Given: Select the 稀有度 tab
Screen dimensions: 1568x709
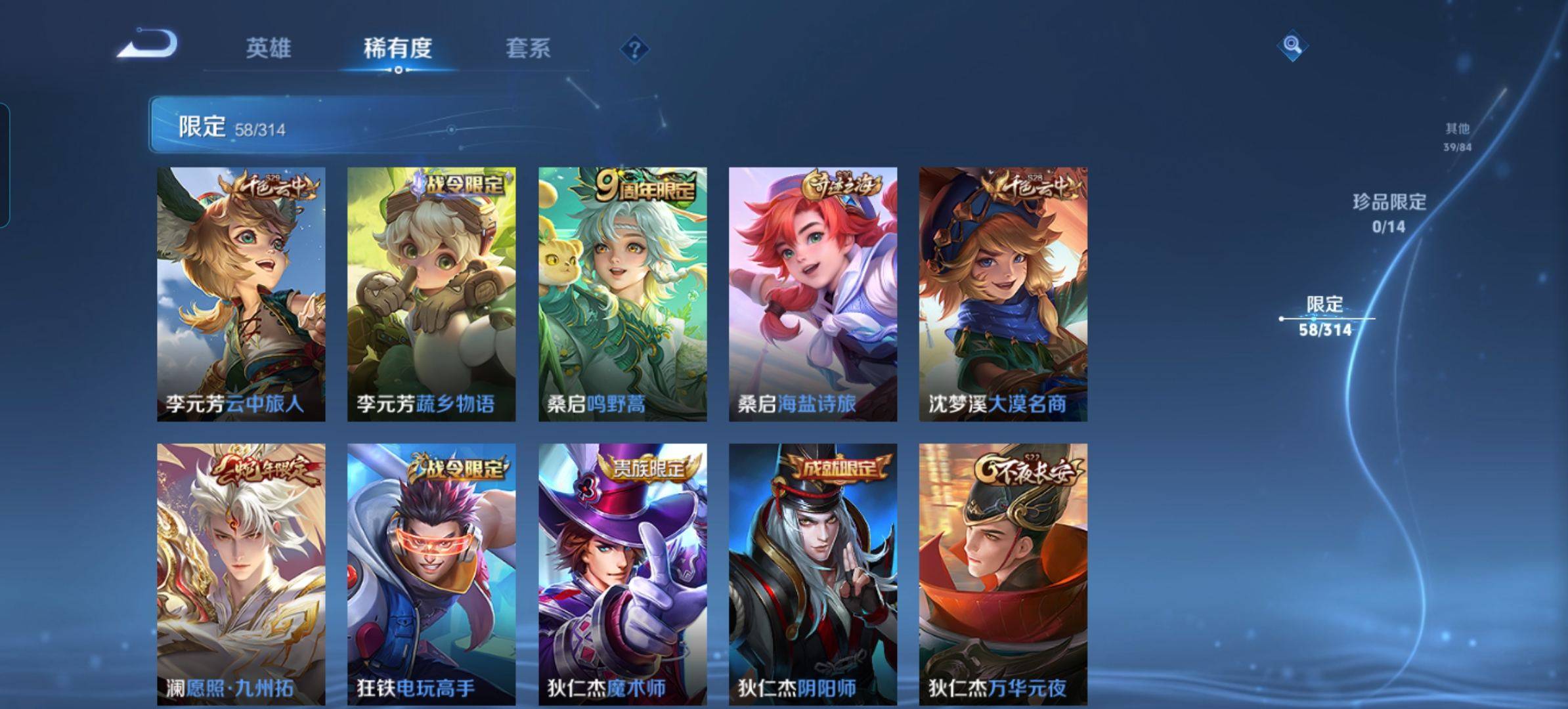Looking at the screenshot, I should tap(397, 48).
